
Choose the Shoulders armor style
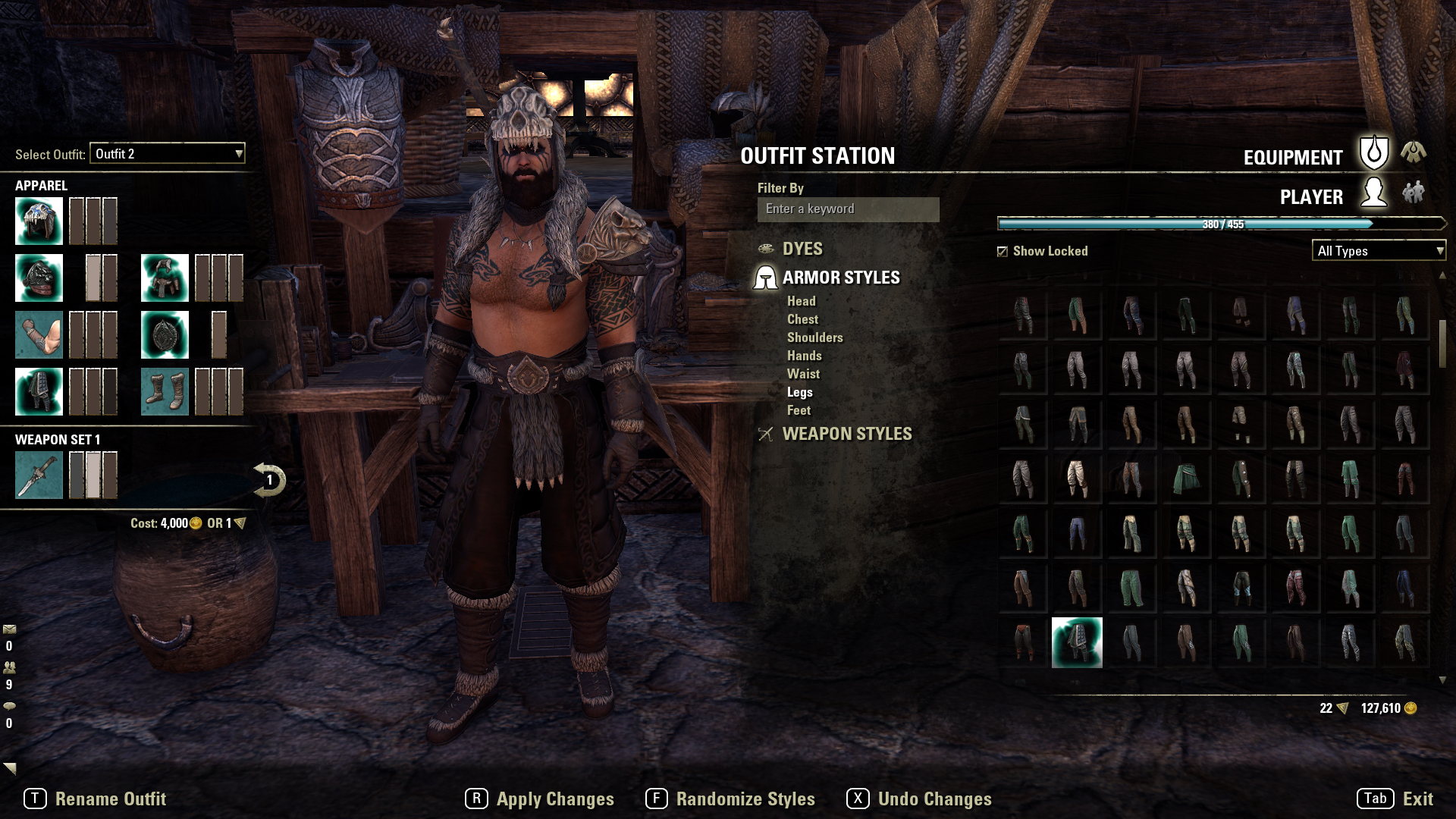[x=814, y=337]
